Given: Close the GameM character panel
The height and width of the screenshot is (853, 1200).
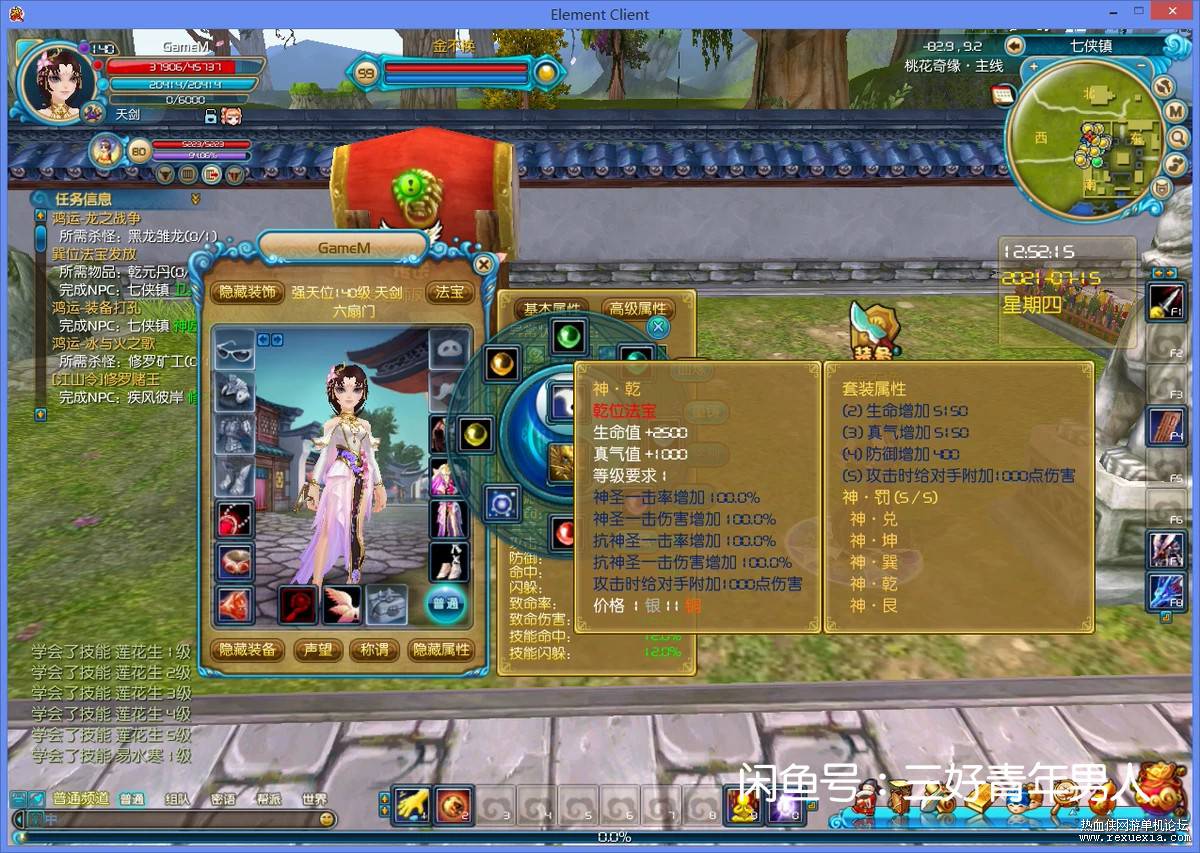Looking at the screenshot, I should click(x=484, y=265).
